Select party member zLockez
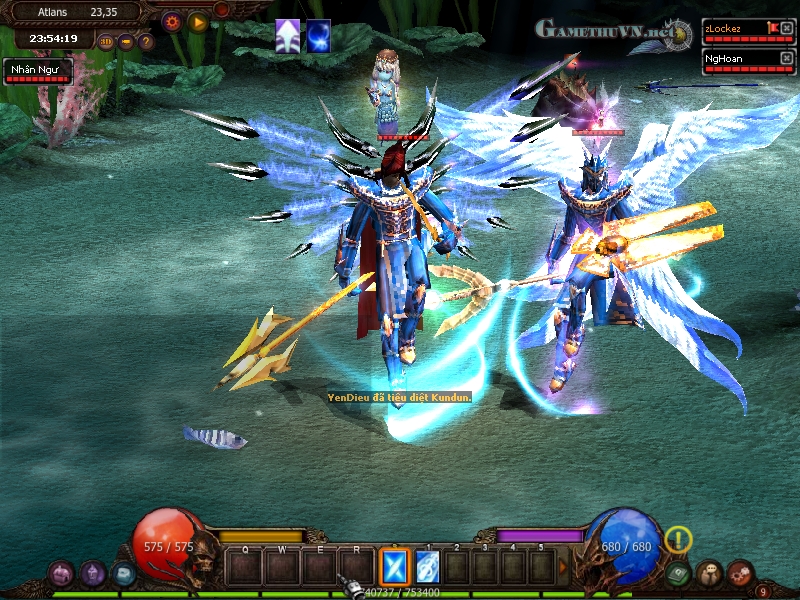Viewport: 800px width, 600px height. [733, 29]
